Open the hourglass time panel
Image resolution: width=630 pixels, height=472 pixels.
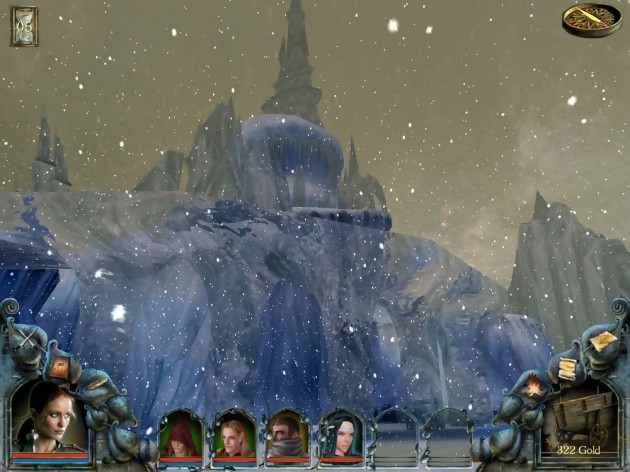(x=23, y=26)
